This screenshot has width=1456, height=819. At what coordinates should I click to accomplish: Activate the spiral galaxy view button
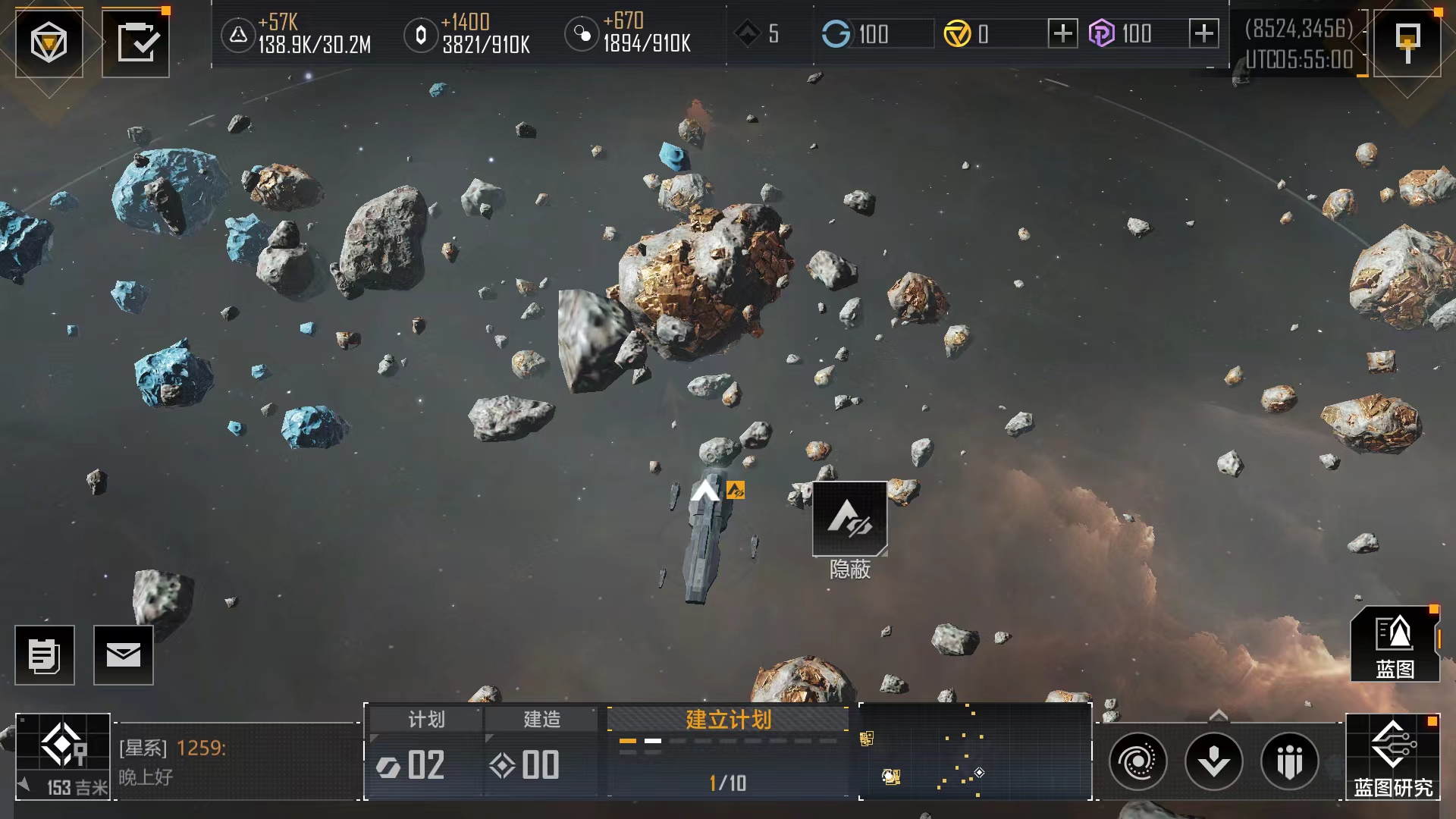coord(1138,761)
